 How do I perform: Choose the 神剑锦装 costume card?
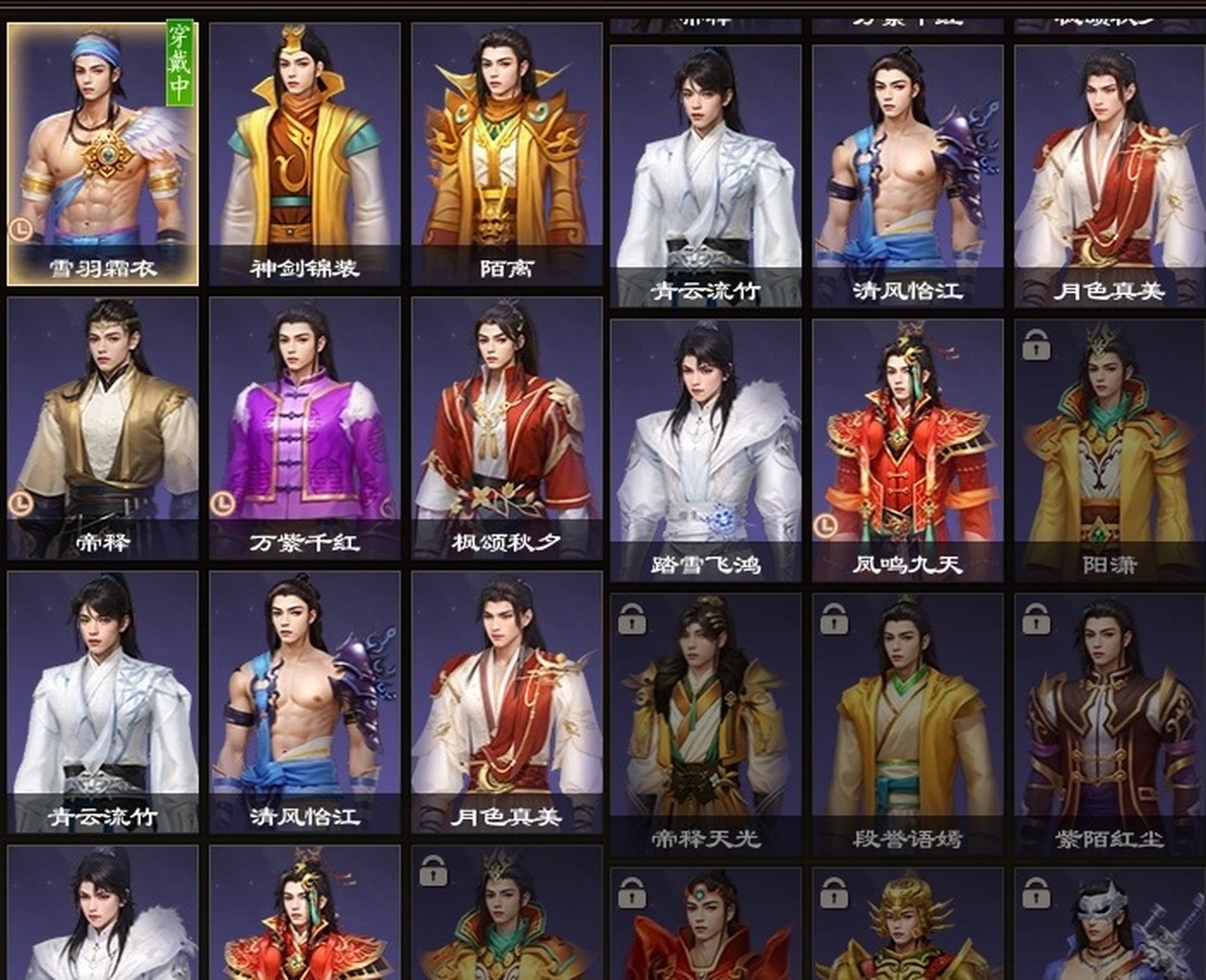(x=305, y=155)
